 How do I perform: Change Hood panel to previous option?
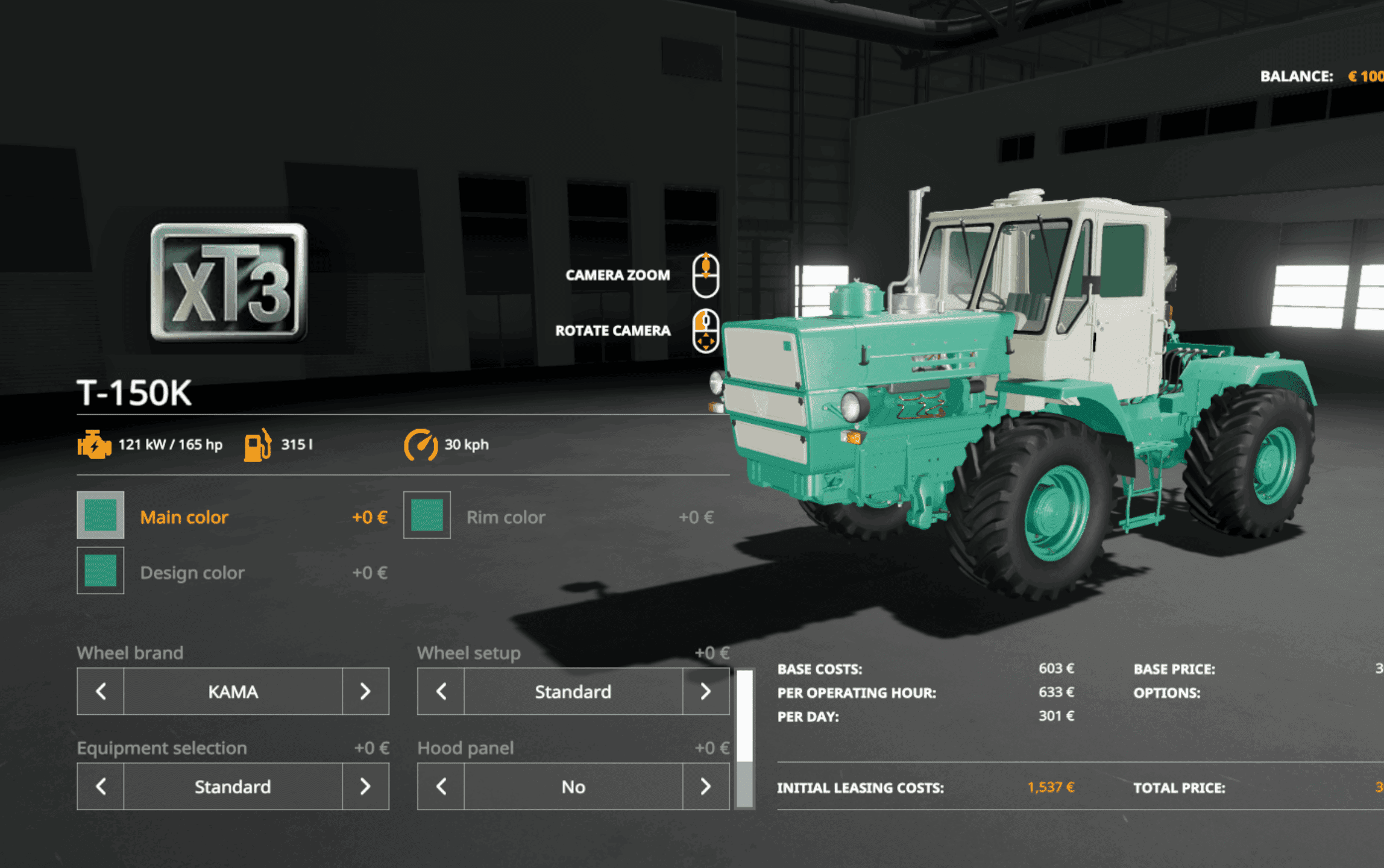coord(441,787)
